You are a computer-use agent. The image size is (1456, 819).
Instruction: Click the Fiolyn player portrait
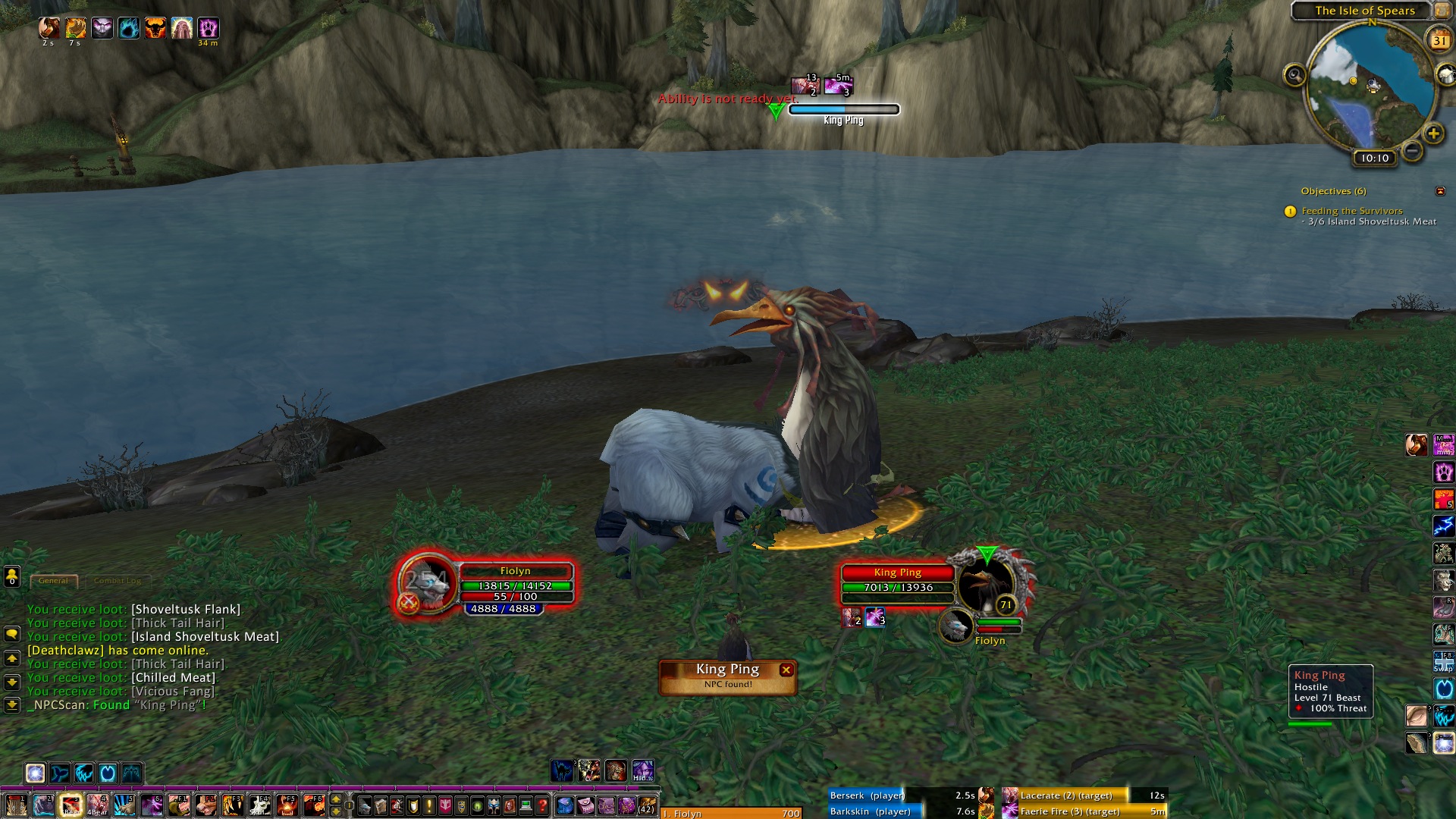(427, 585)
